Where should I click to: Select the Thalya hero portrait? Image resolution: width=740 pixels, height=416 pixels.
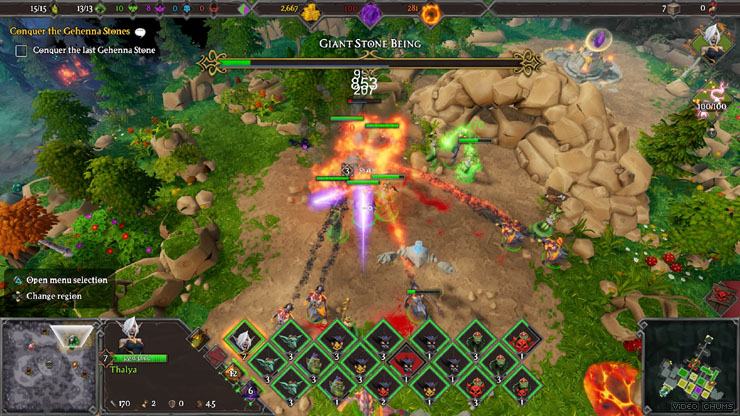(x=129, y=338)
